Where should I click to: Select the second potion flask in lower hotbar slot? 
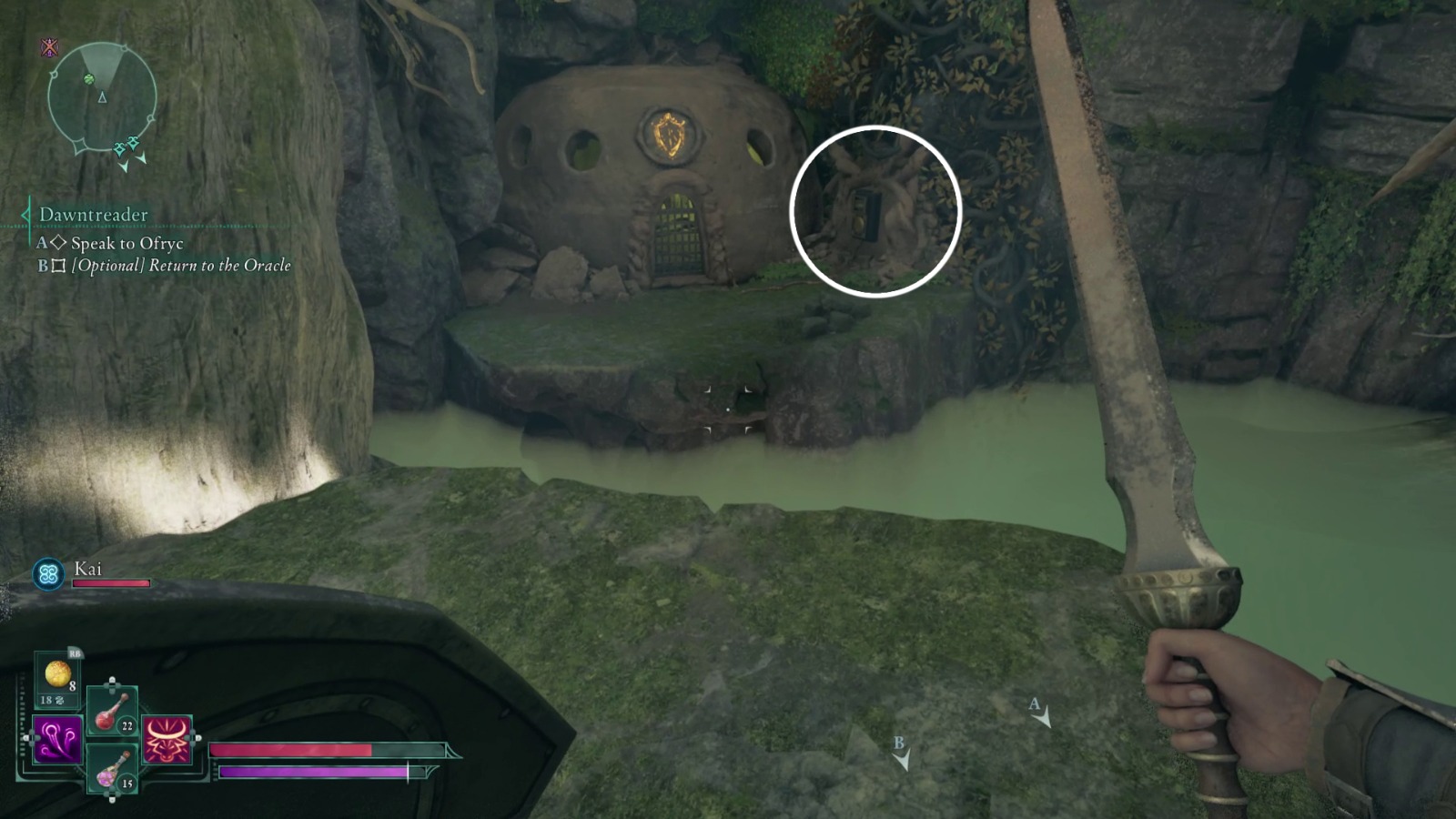111,770
